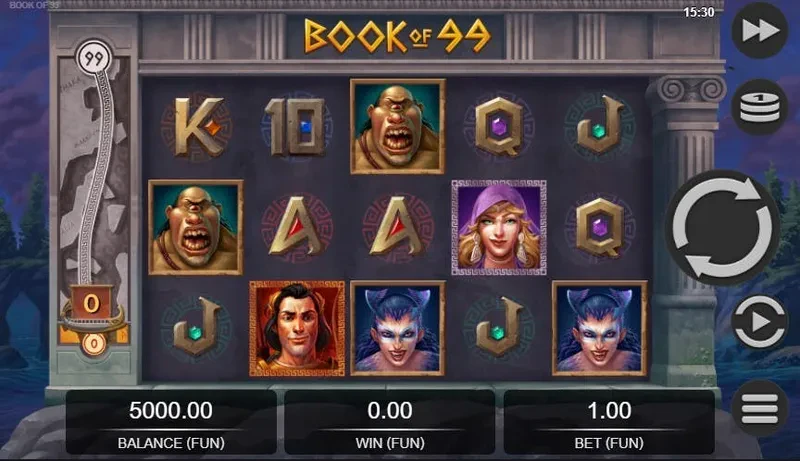800x461 pixels.
Task: Start autoplay with the circular play button
Action: [x=760, y=324]
